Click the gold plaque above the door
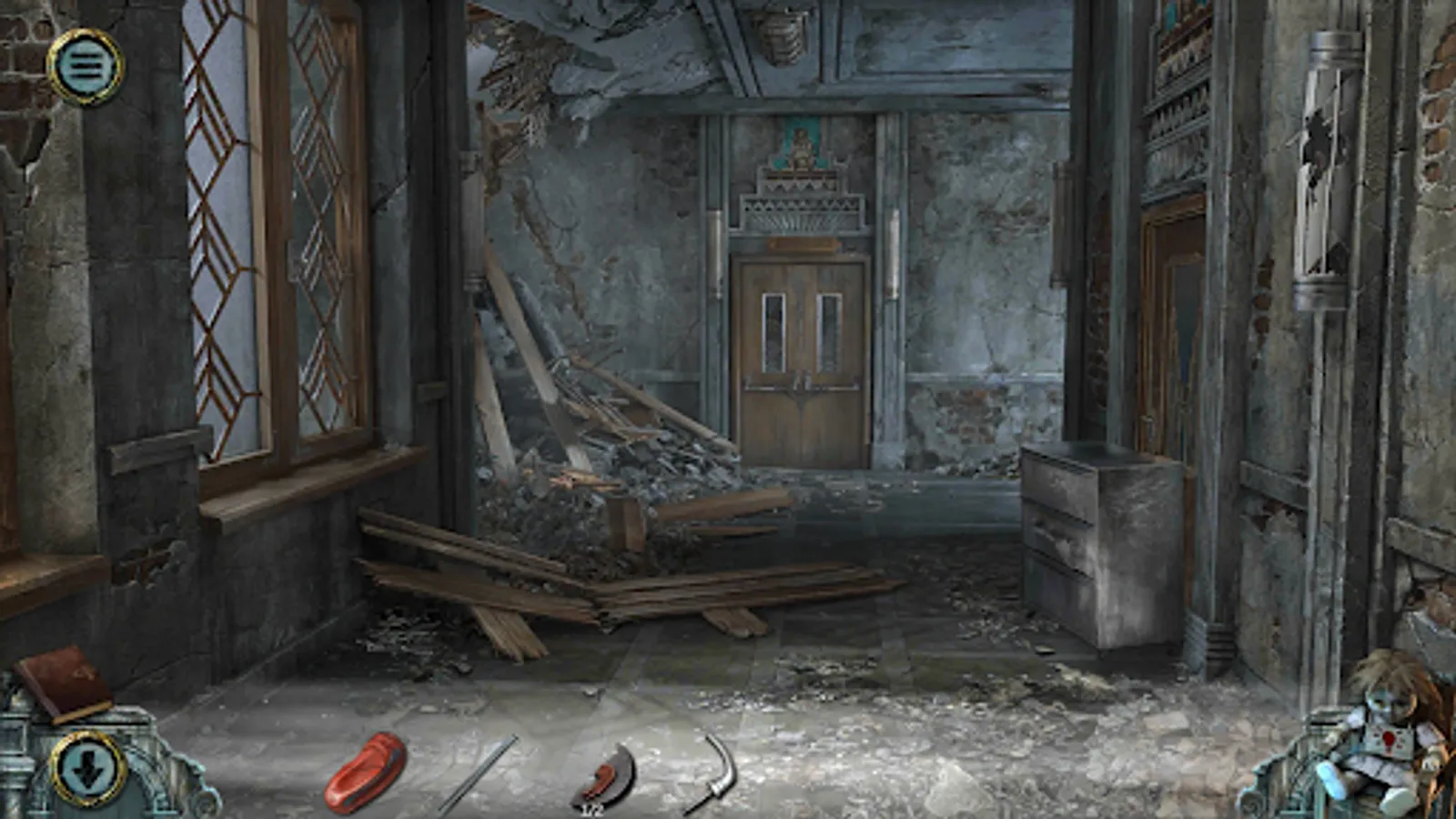This screenshot has height=819, width=1456. coord(801,246)
